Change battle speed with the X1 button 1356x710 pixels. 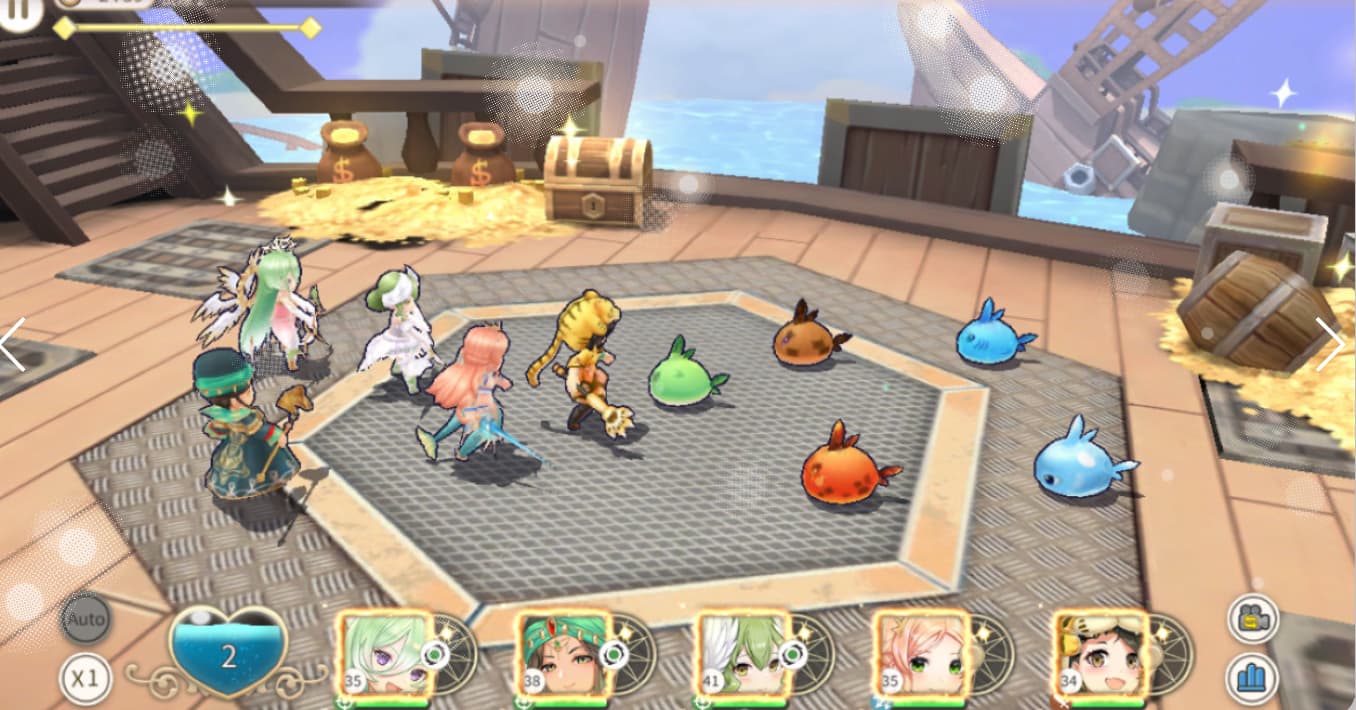click(x=85, y=679)
